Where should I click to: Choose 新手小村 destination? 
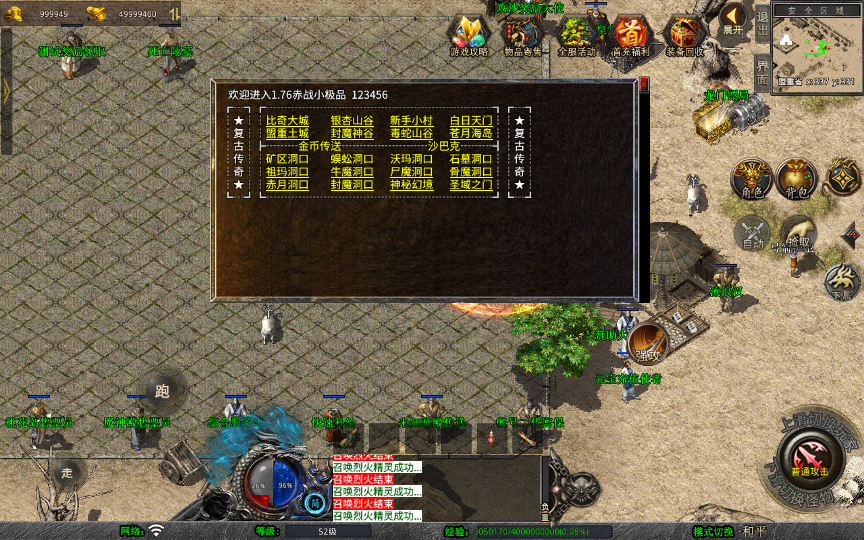coord(411,121)
